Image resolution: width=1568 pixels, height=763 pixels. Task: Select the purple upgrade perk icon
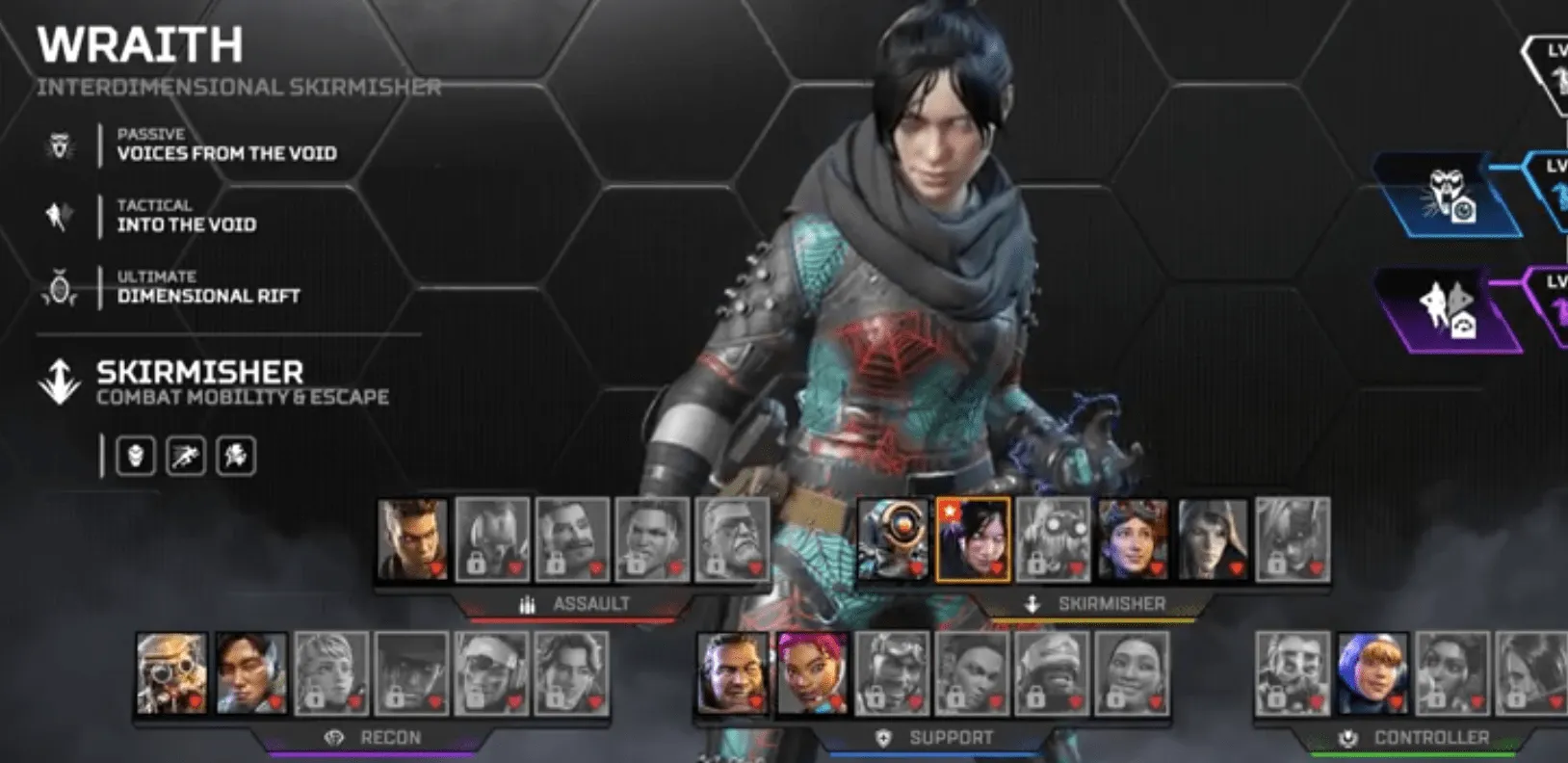click(x=1447, y=310)
